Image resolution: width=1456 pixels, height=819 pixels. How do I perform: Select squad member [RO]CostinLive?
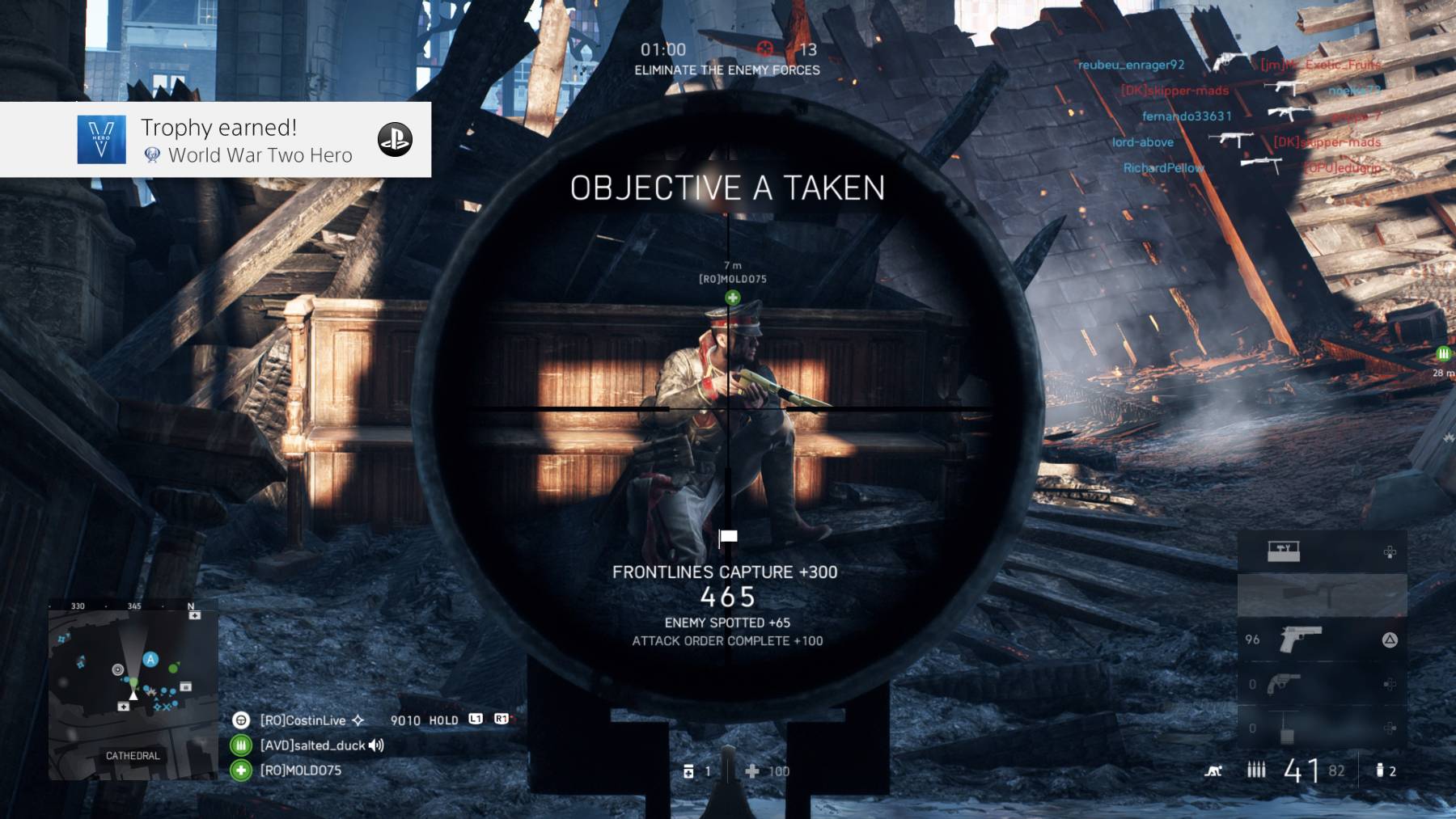(x=303, y=720)
